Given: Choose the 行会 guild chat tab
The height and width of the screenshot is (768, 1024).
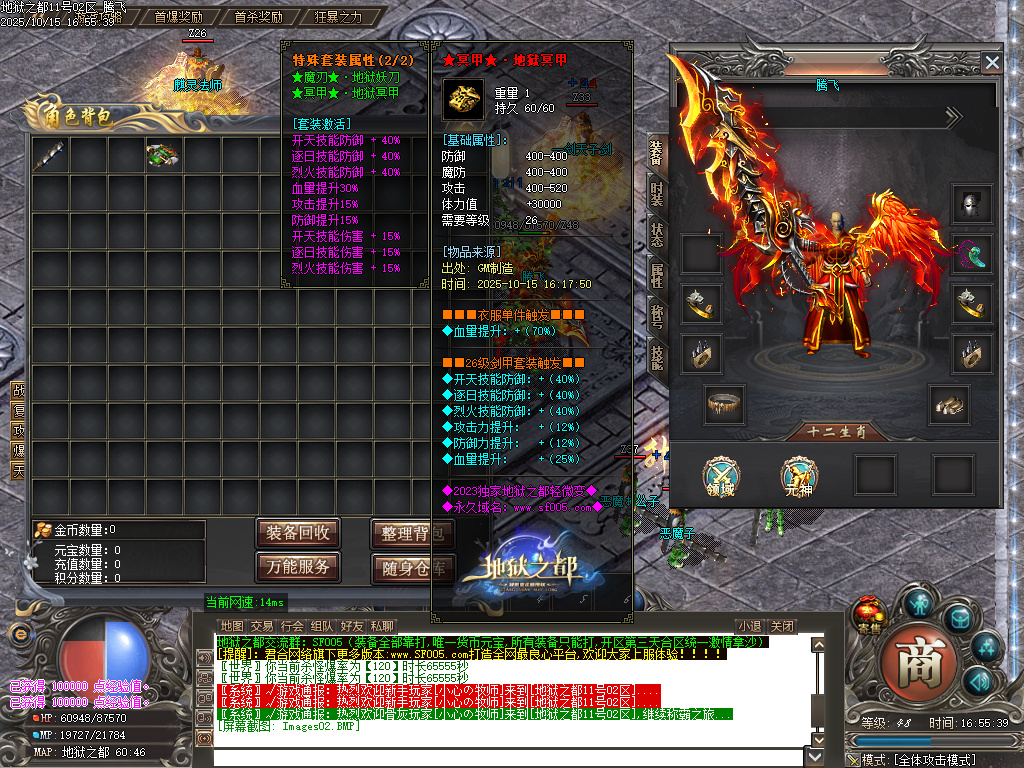Looking at the screenshot, I should (x=292, y=626).
